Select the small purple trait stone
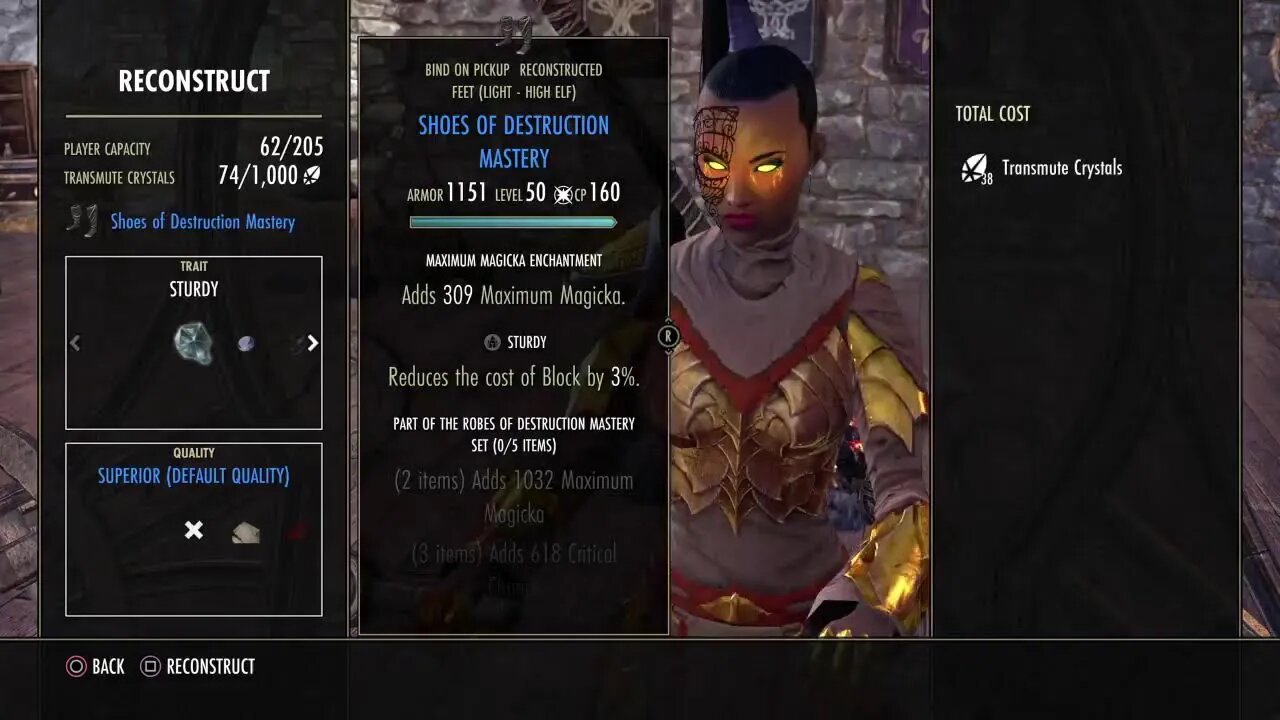This screenshot has height=720, width=1280. point(245,342)
